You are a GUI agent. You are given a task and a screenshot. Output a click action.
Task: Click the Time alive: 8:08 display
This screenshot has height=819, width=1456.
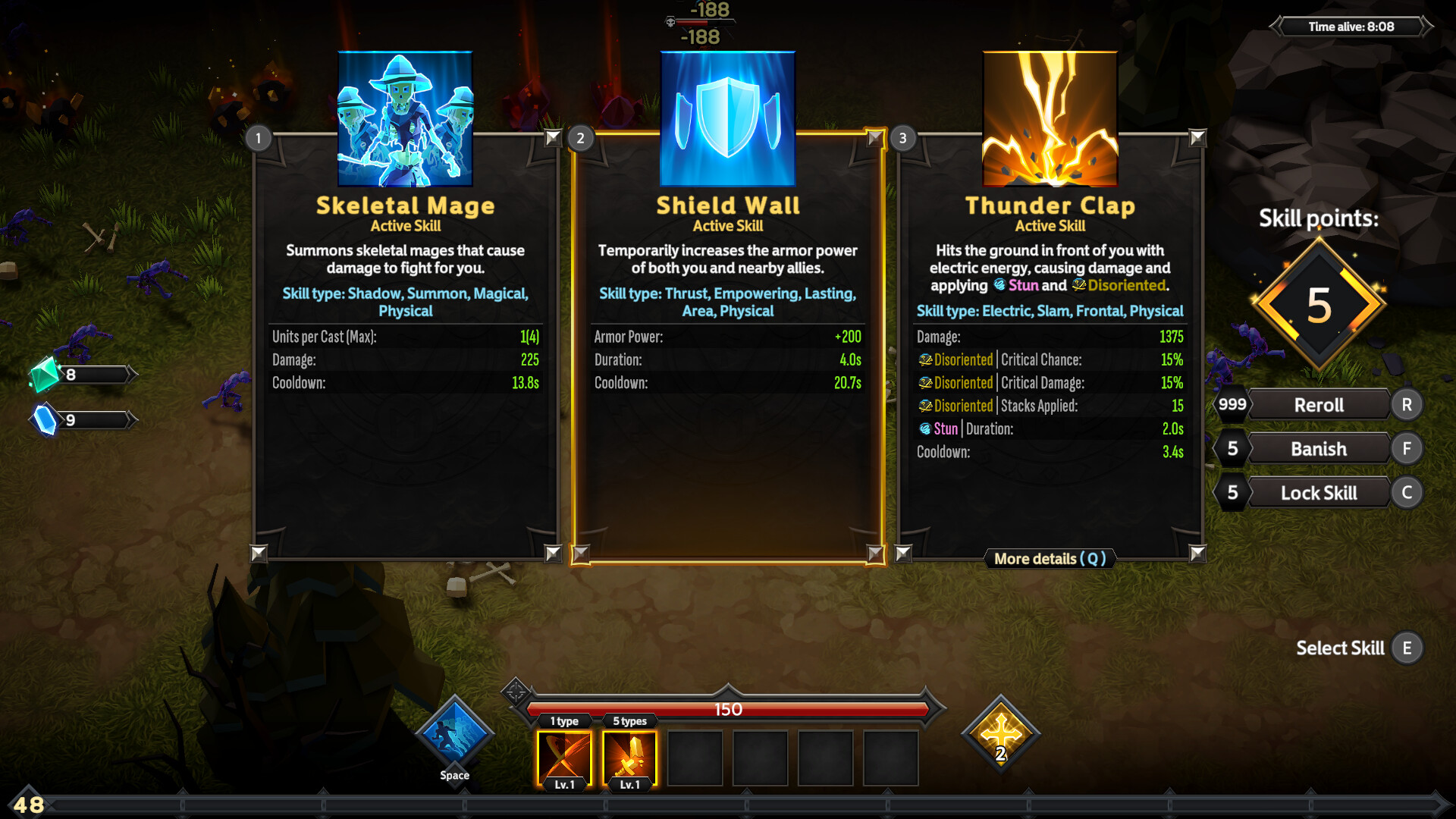[x=1351, y=26]
